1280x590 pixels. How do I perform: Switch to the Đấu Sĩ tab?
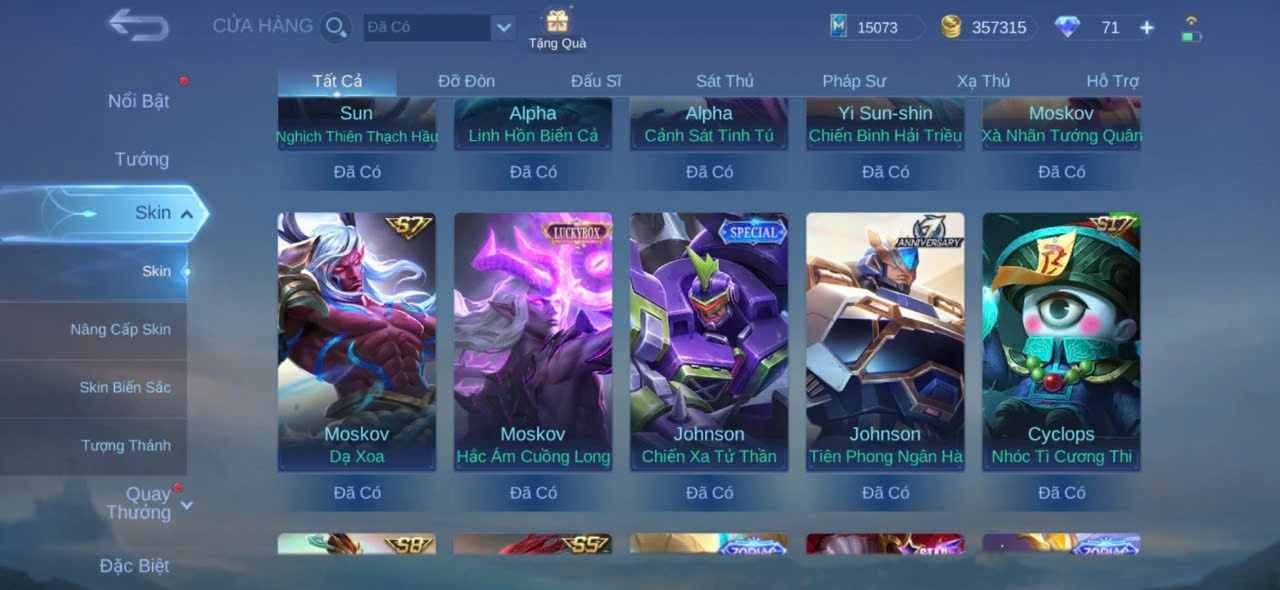[596, 81]
